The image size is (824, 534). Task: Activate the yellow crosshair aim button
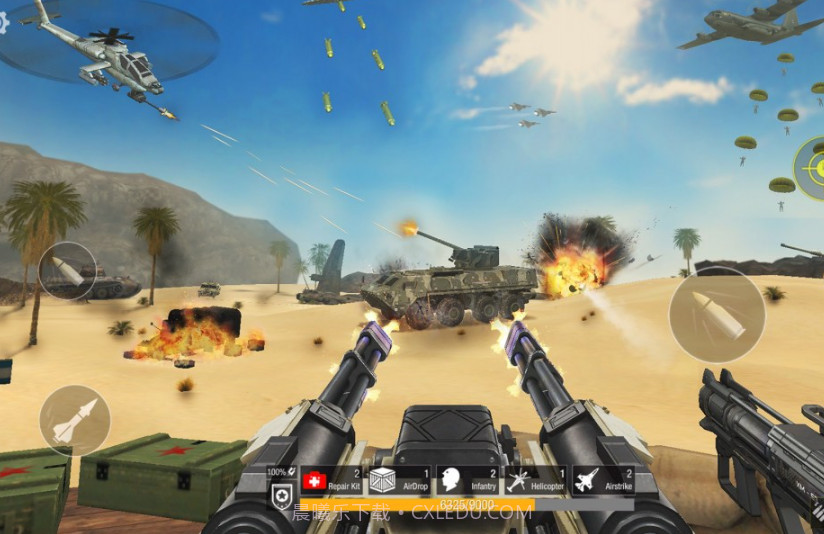pos(812,167)
